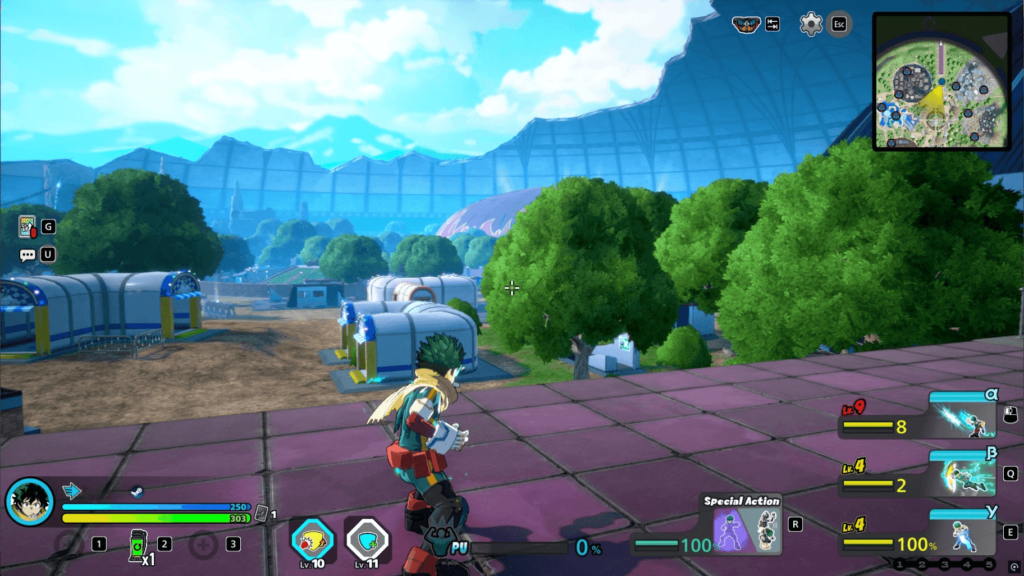Click the Deku character portrait
Screen dimensions: 1024x576
pos(30,502)
